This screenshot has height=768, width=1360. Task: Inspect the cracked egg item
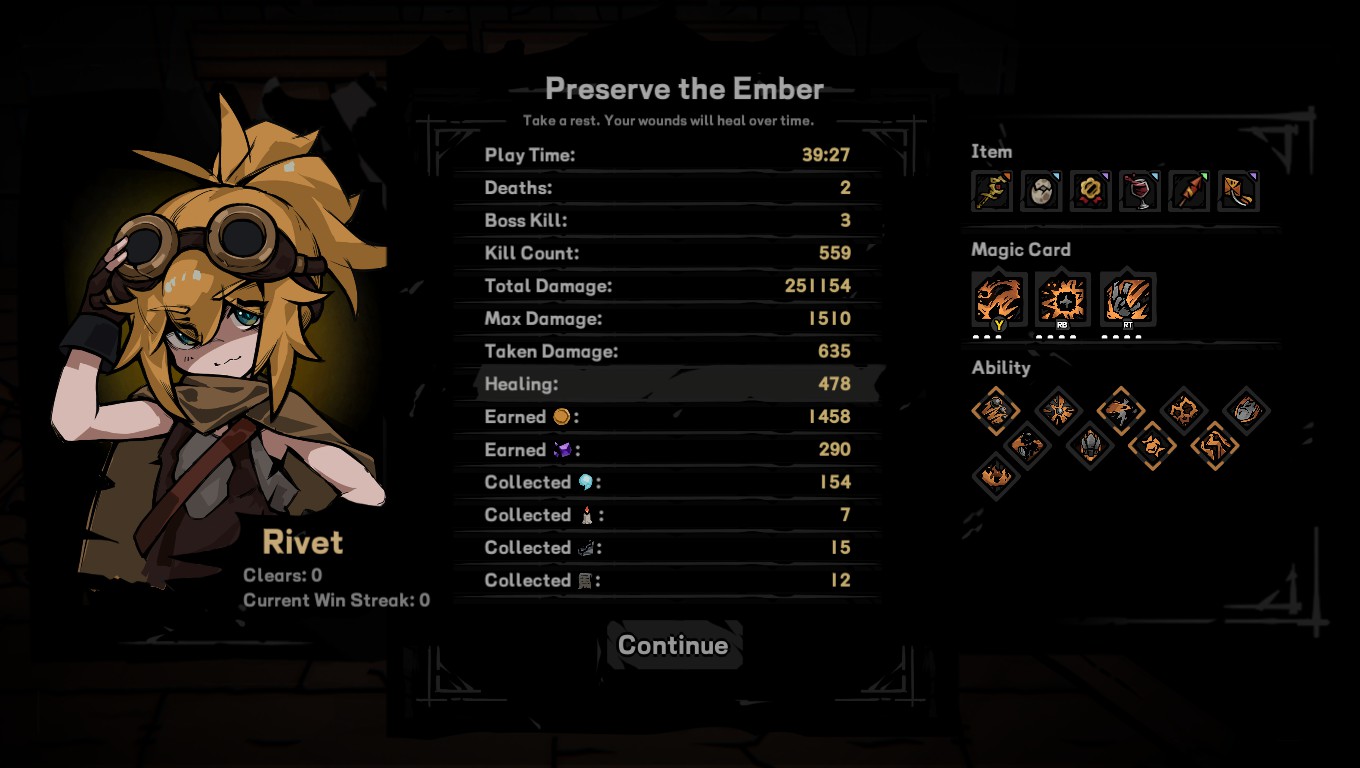click(x=1040, y=191)
